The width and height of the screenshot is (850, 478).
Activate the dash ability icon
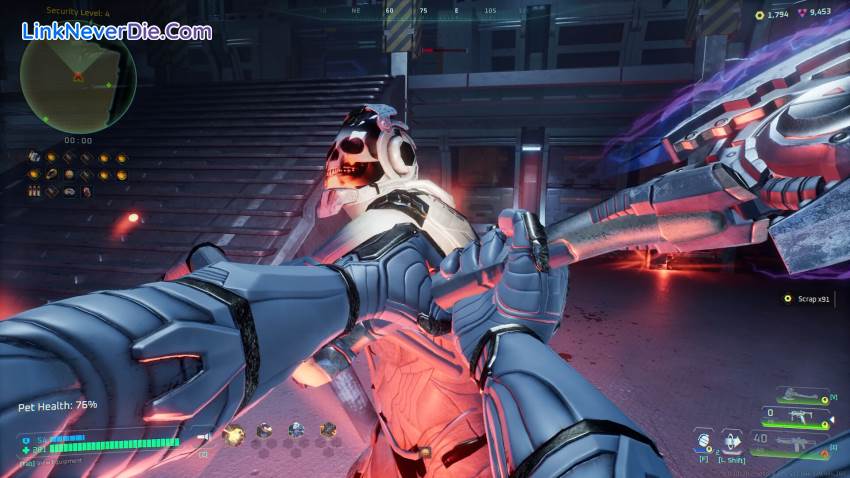click(731, 440)
